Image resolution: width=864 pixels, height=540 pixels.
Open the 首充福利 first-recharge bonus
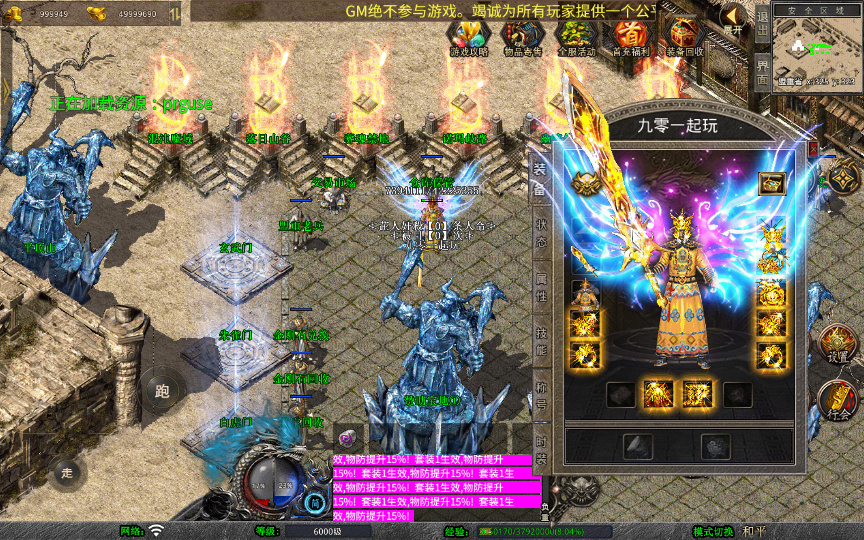[x=630, y=38]
